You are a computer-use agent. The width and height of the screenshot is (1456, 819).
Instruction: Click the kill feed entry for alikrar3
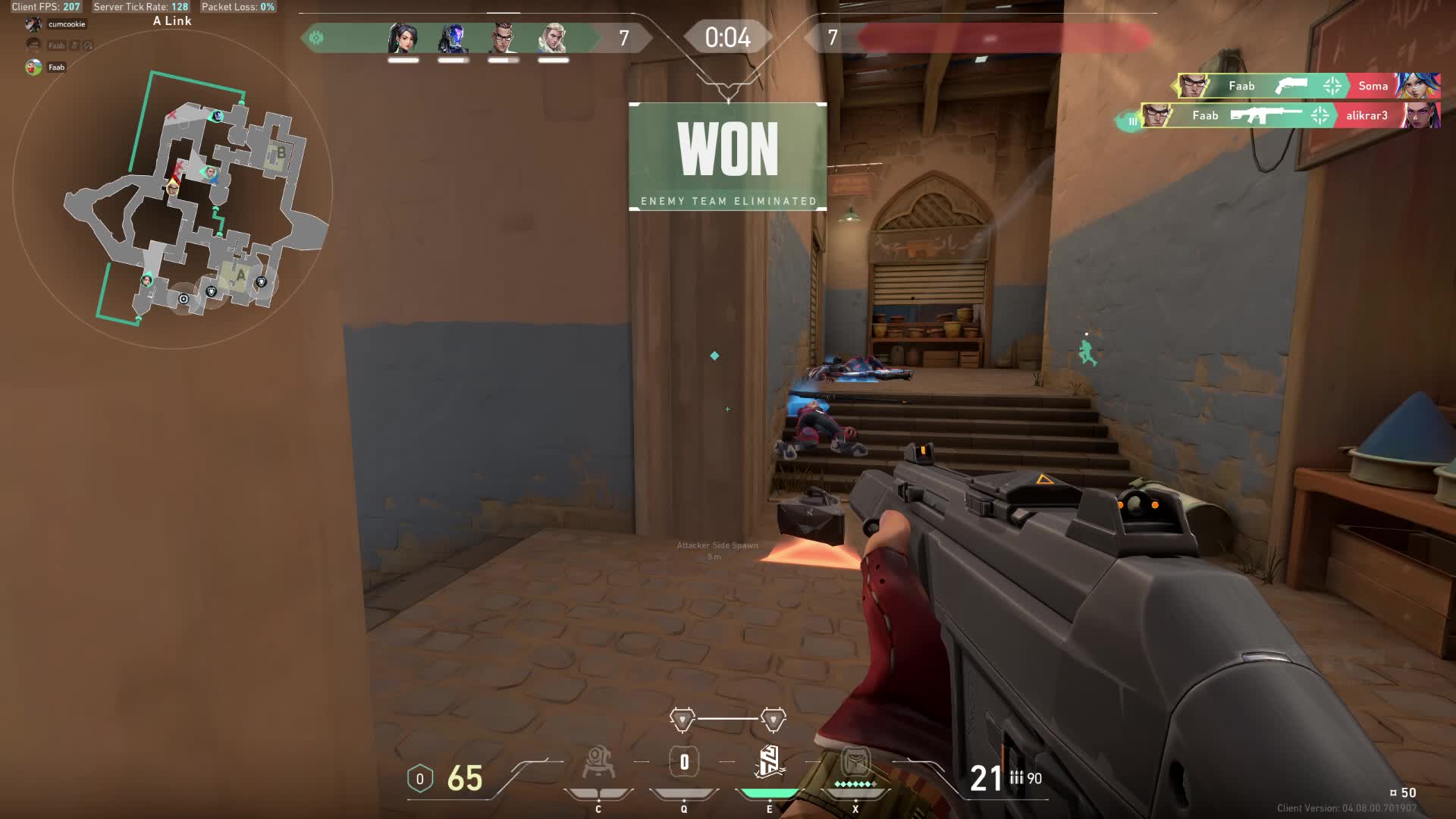click(1291, 115)
